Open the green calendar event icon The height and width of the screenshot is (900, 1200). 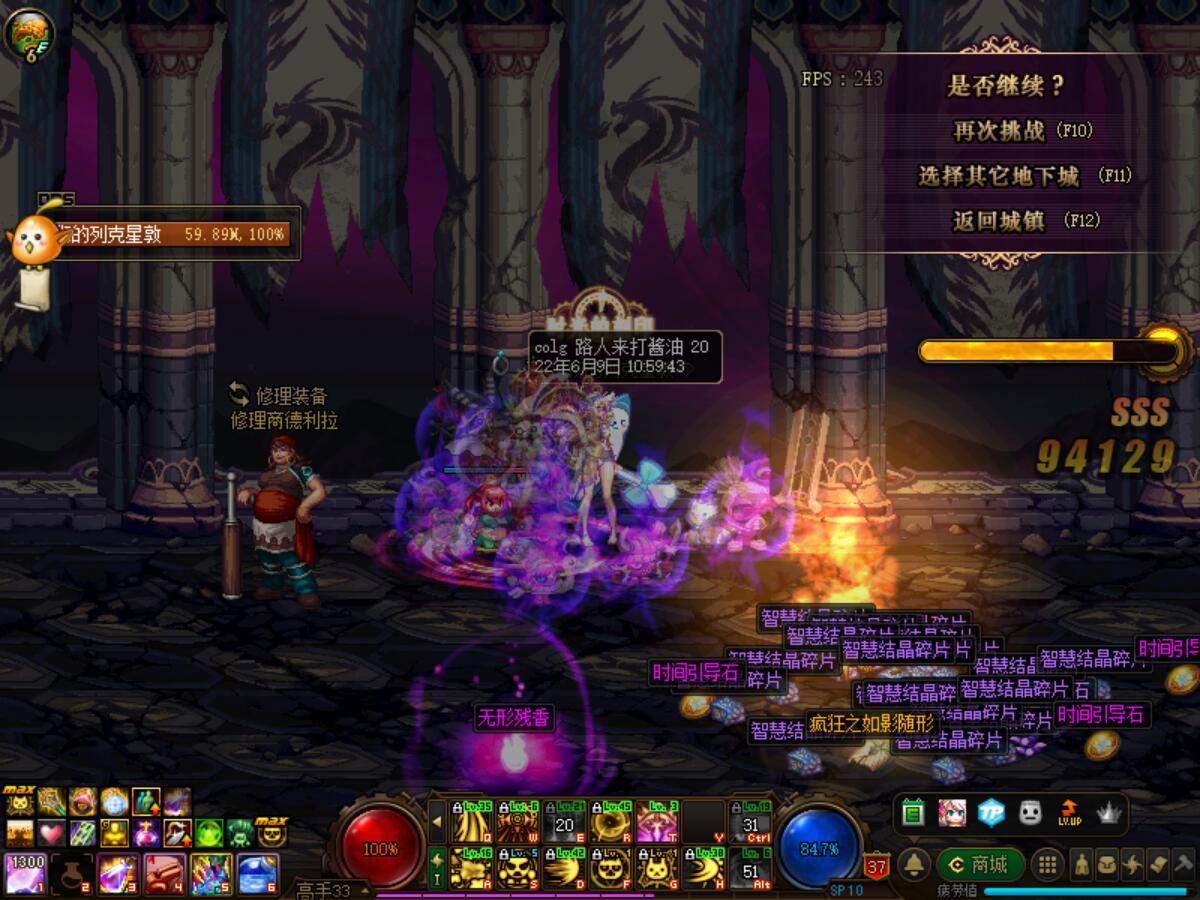pos(912,813)
